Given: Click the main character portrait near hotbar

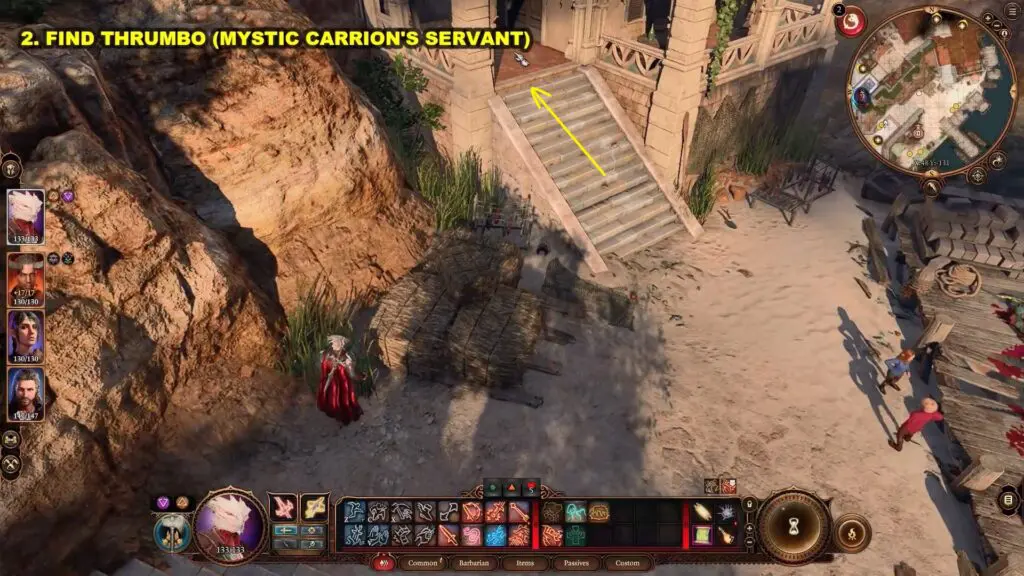Looking at the screenshot, I should 229,525.
